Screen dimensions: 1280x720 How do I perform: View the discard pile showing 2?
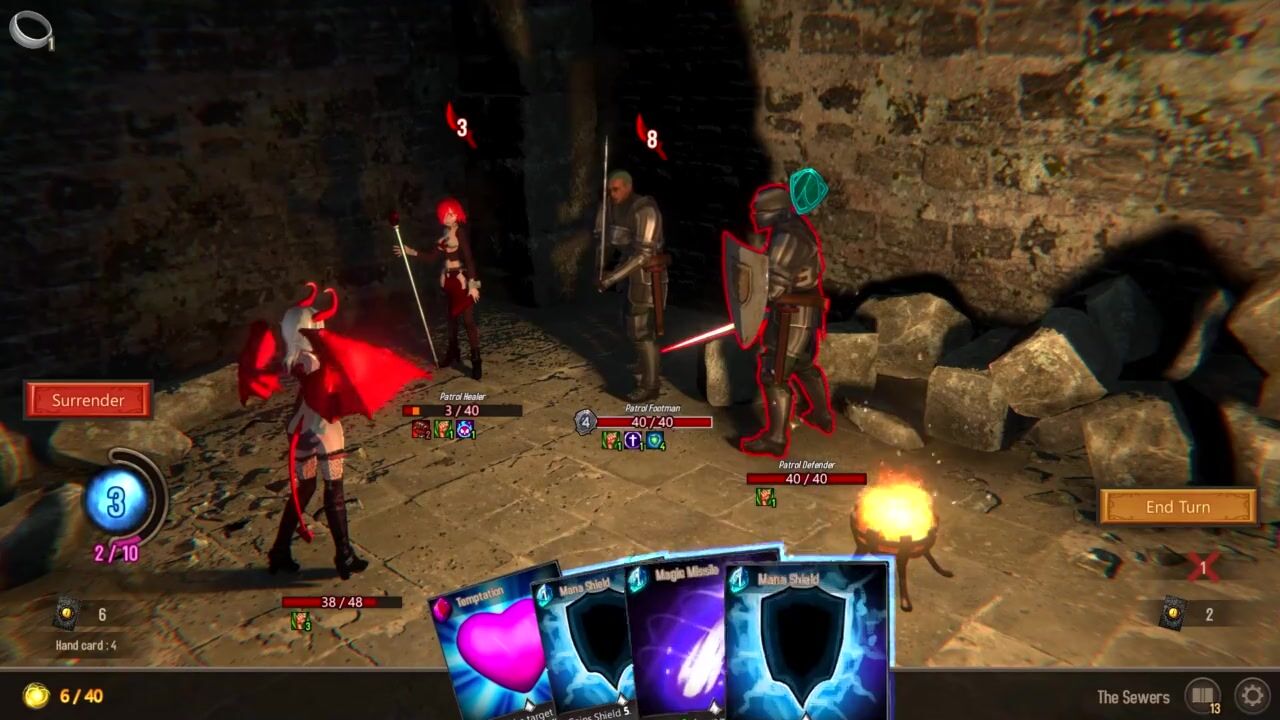1172,612
